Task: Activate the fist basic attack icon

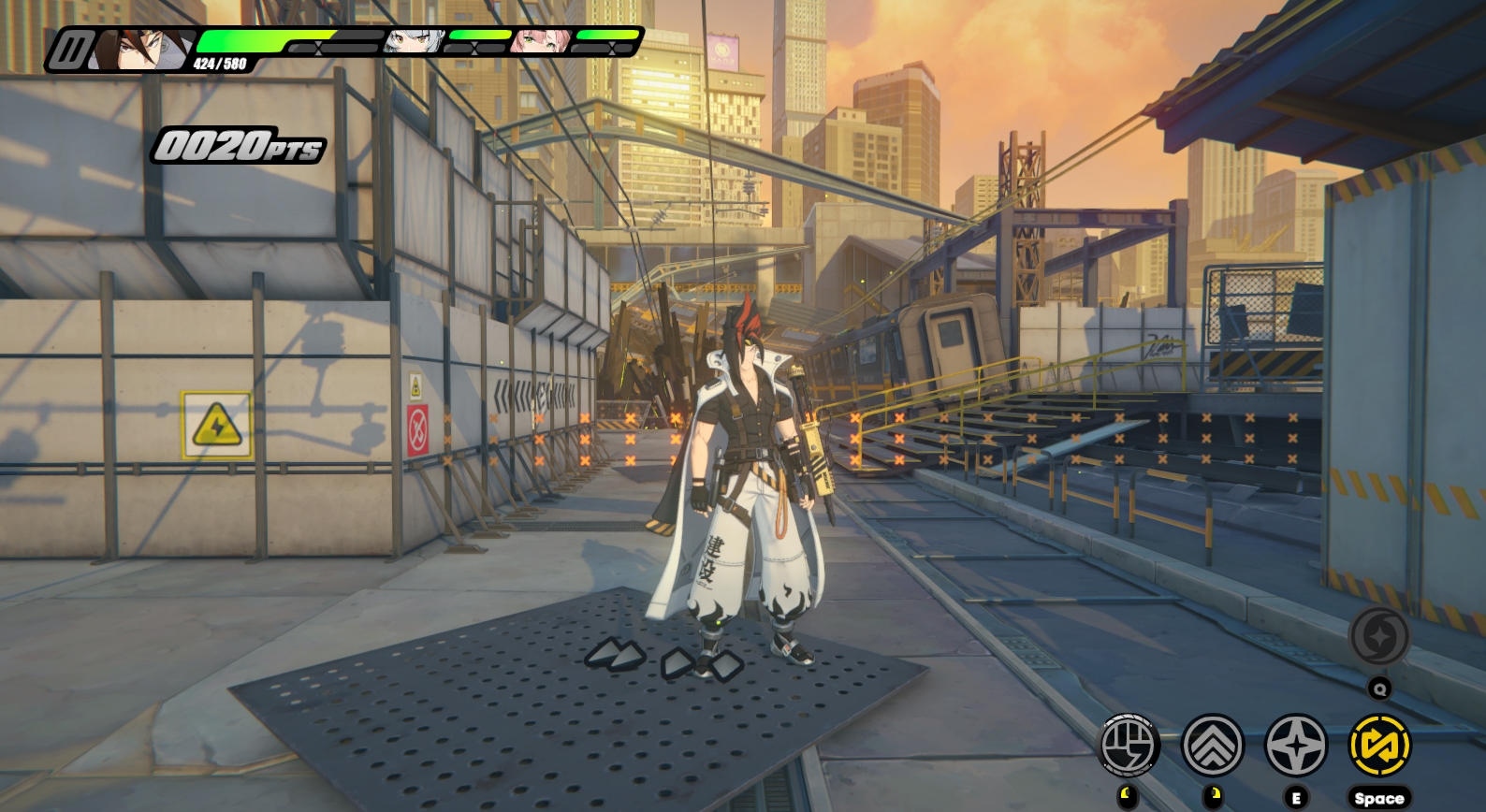Action: 1129,746
